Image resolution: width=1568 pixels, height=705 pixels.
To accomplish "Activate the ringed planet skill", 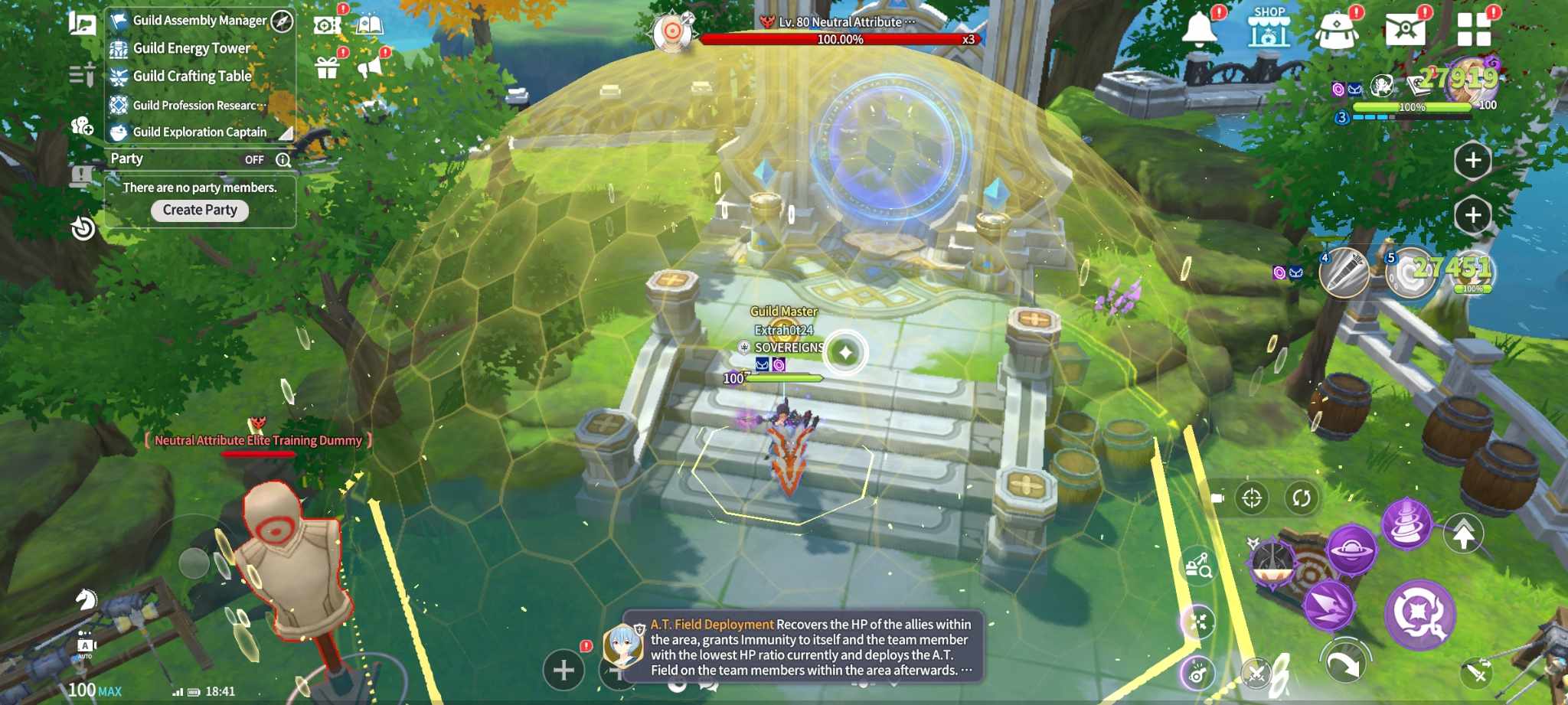I will pyautogui.click(x=1351, y=549).
